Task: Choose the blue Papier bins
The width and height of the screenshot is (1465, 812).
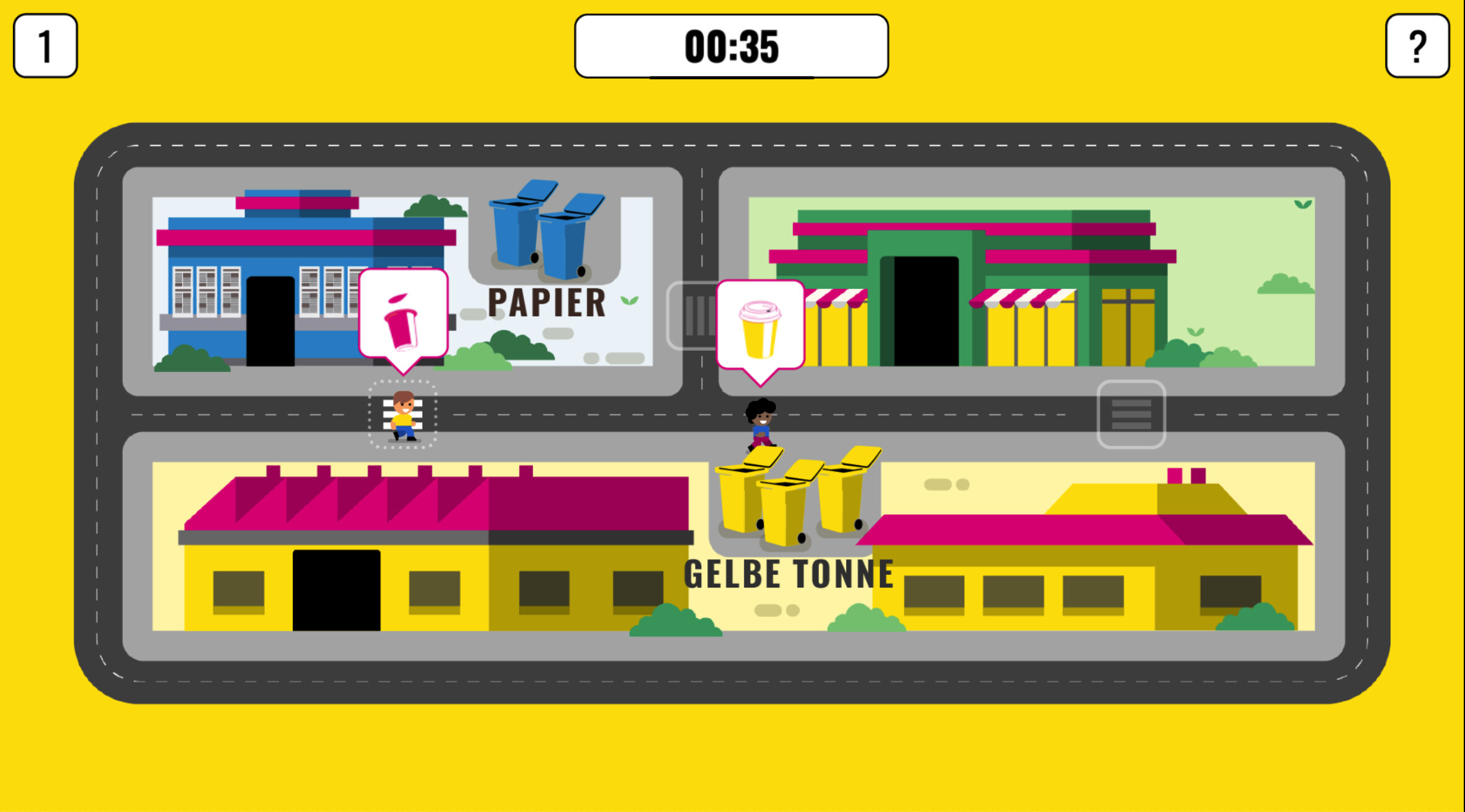Action: (546, 231)
